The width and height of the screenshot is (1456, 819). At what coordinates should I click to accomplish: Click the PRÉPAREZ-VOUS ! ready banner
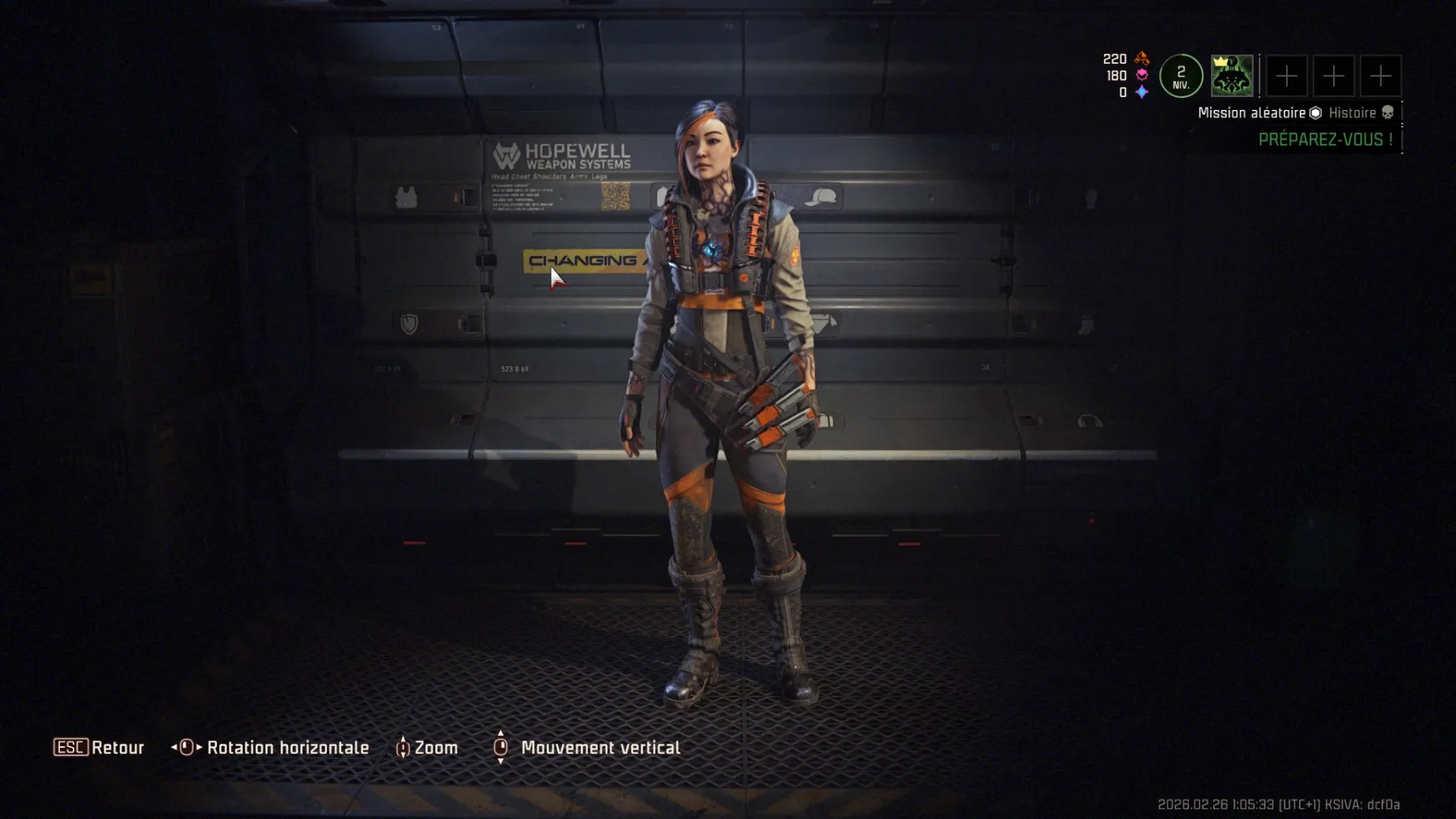pos(1325,140)
